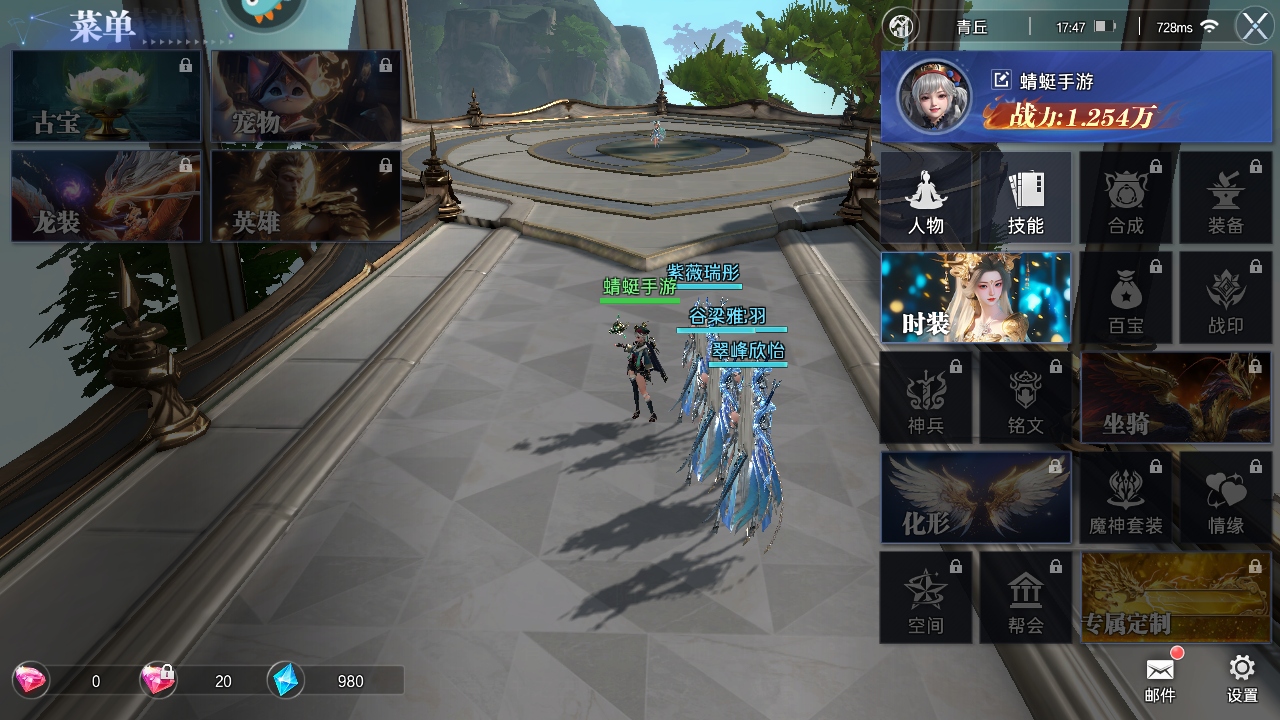Open the 技能 skills panel

[1026, 198]
